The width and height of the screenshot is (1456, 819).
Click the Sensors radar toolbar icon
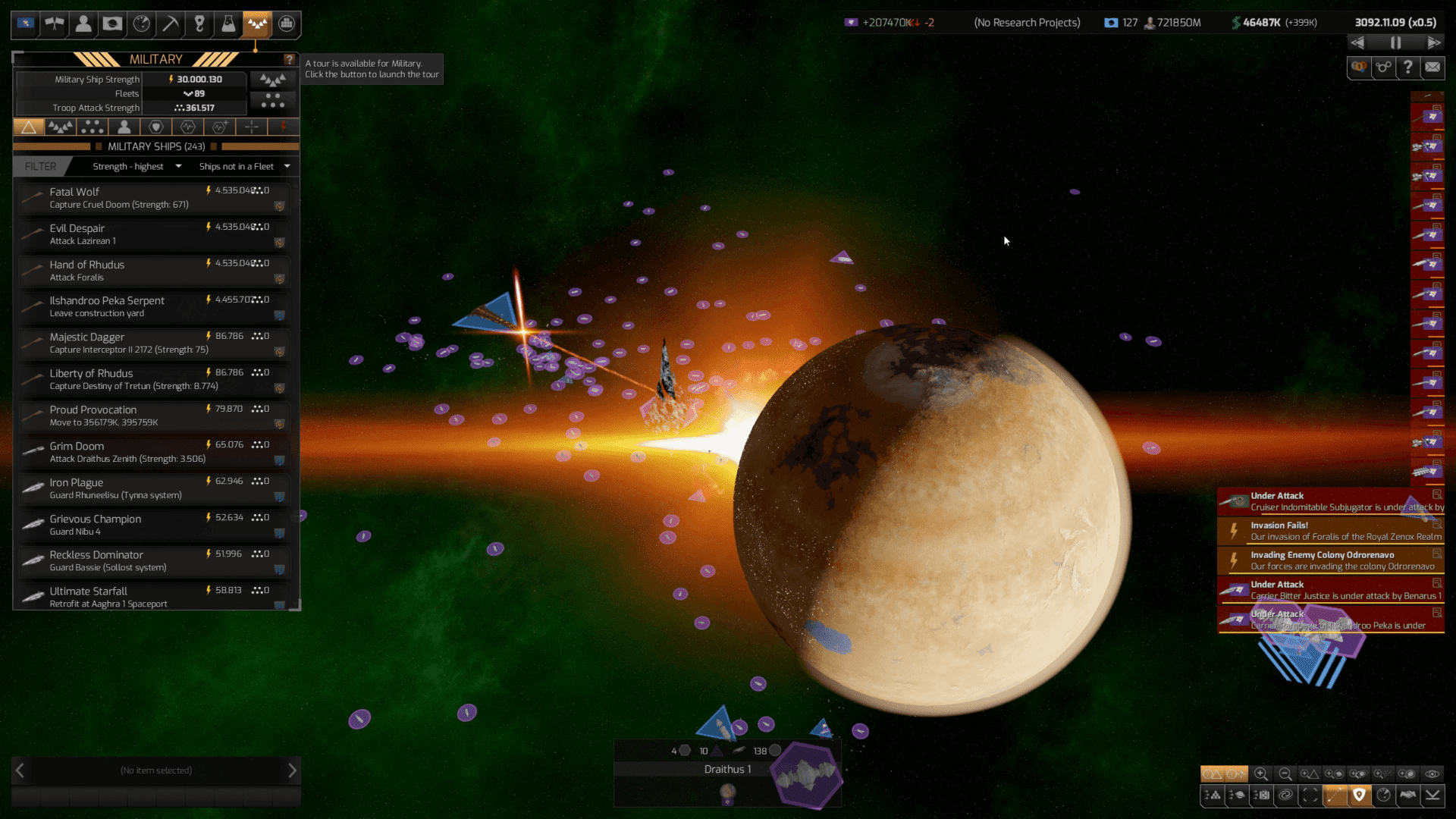click(142, 24)
